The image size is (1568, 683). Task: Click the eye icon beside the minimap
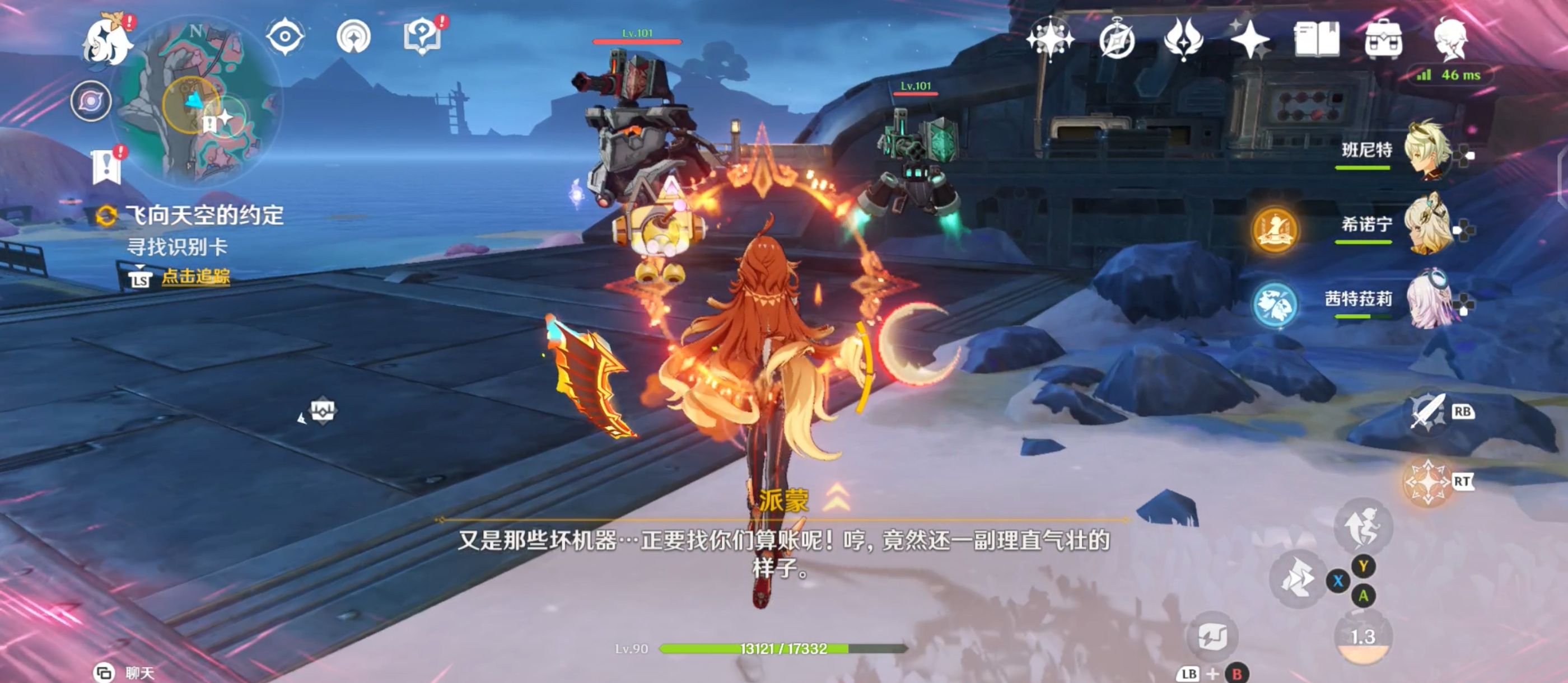pyautogui.click(x=285, y=36)
